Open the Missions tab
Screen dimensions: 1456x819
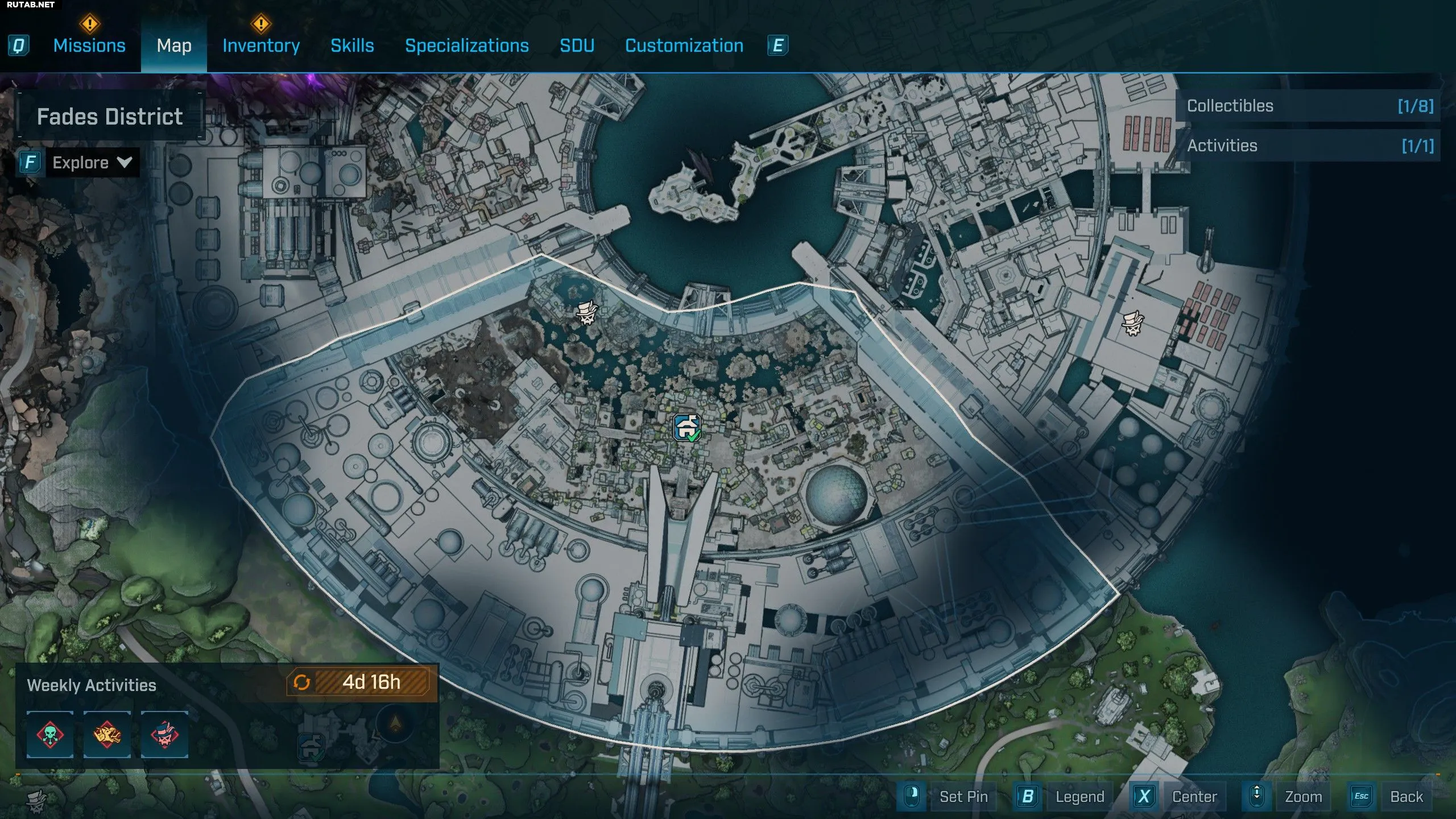point(89,45)
